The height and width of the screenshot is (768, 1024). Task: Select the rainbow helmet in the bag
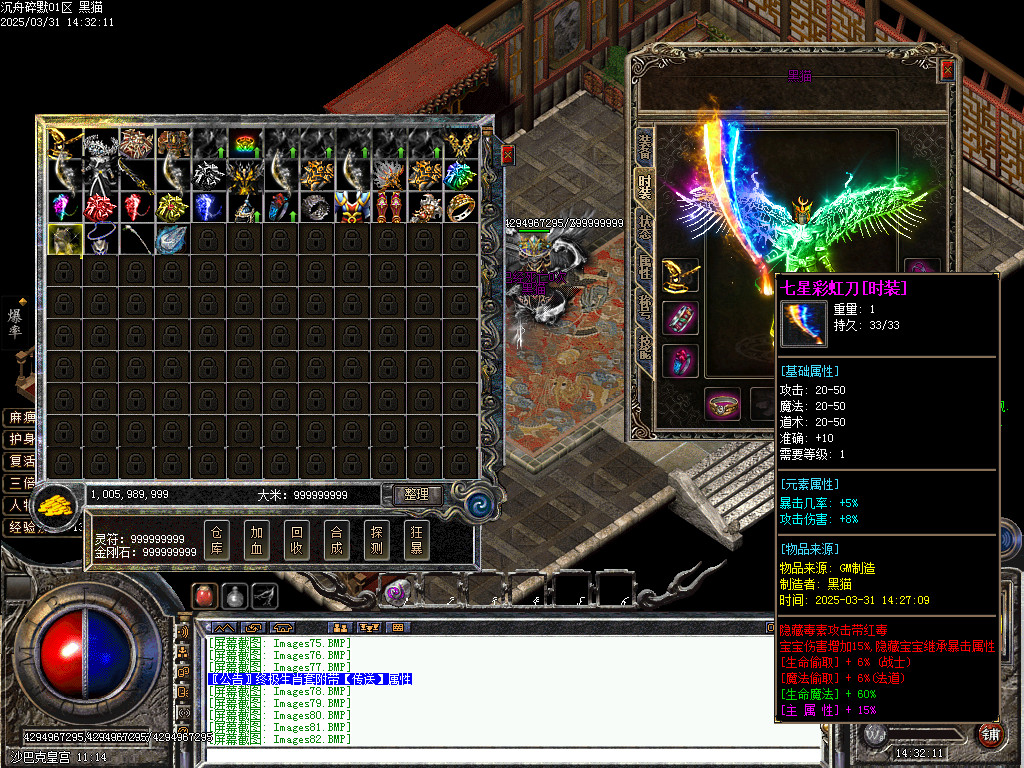click(x=245, y=144)
